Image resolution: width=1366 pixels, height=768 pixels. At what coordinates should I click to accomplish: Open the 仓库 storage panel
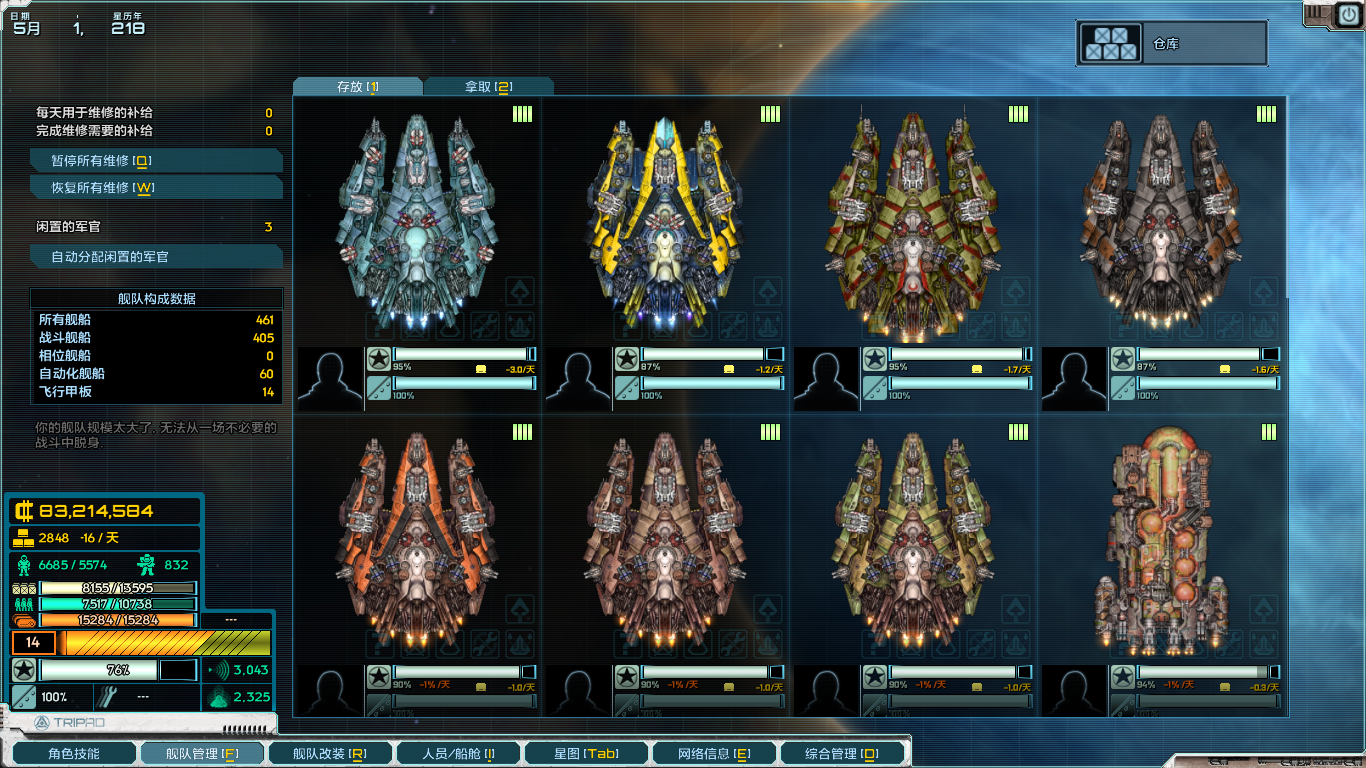(x=1171, y=44)
